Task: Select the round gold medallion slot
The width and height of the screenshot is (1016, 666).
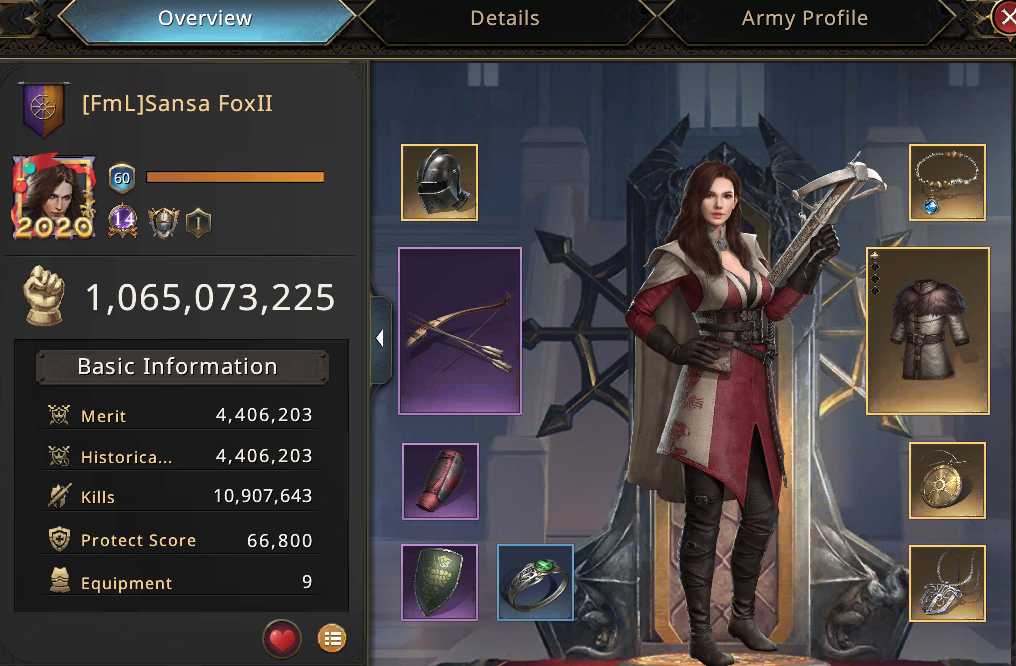Action: (947, 480)
